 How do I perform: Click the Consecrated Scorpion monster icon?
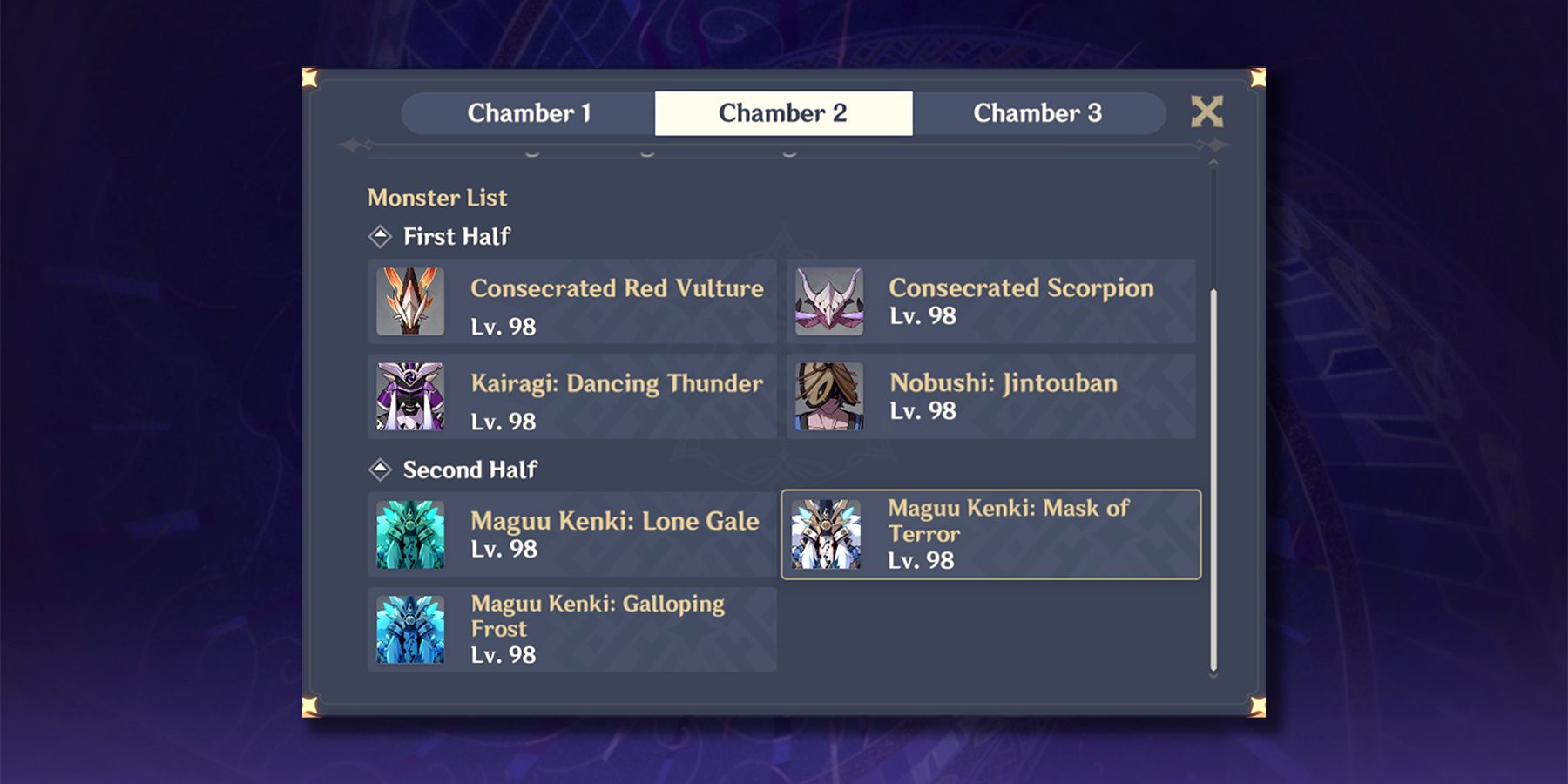pos(828,301)
